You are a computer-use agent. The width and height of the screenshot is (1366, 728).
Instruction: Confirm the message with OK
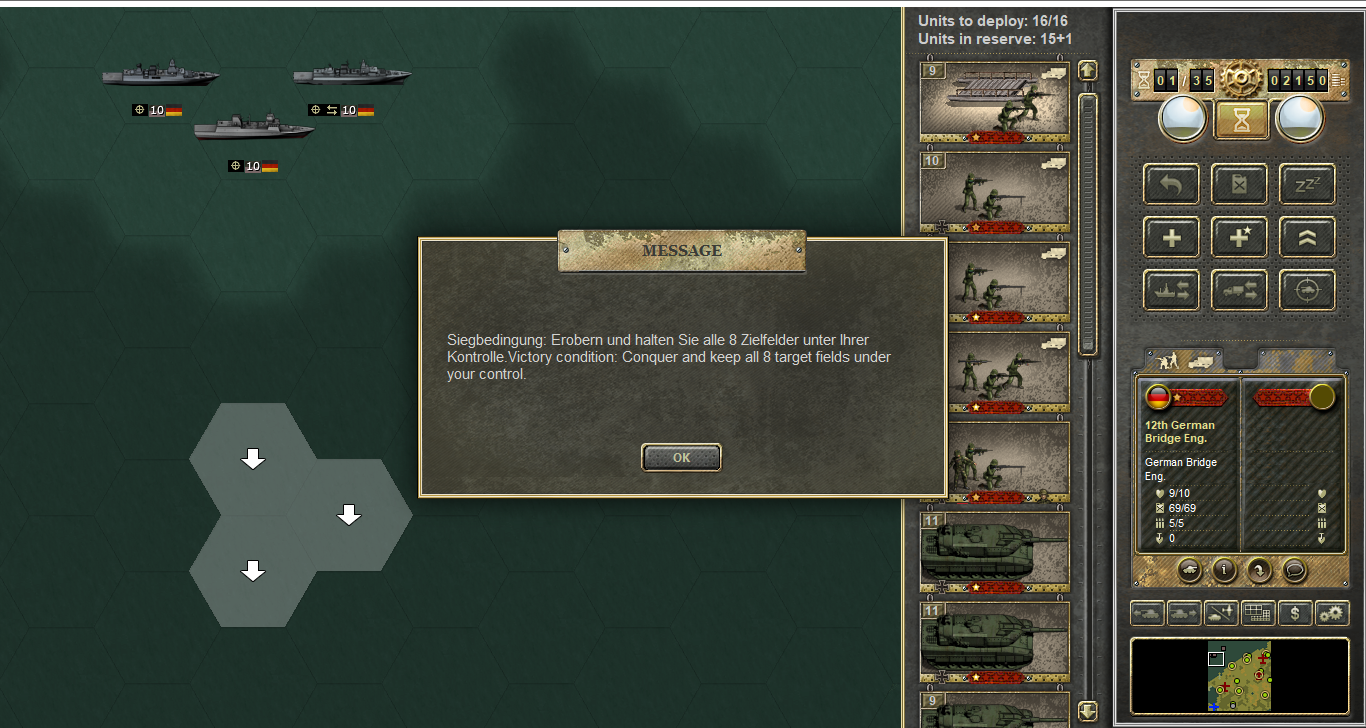[x=681, y=457]
